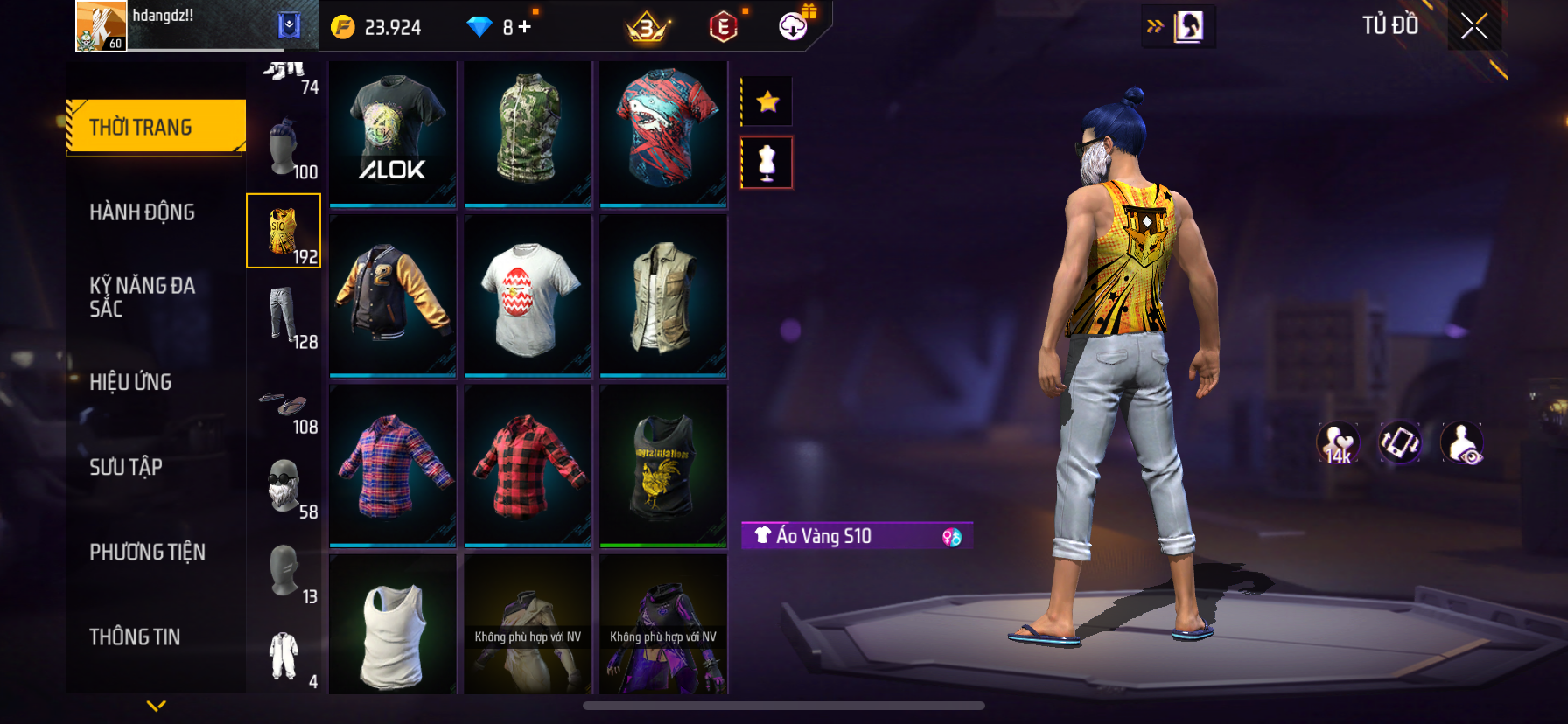Open hdangdz!! player profile avatar
This screenshot has height=724, width=1568.
coord(101,26)
